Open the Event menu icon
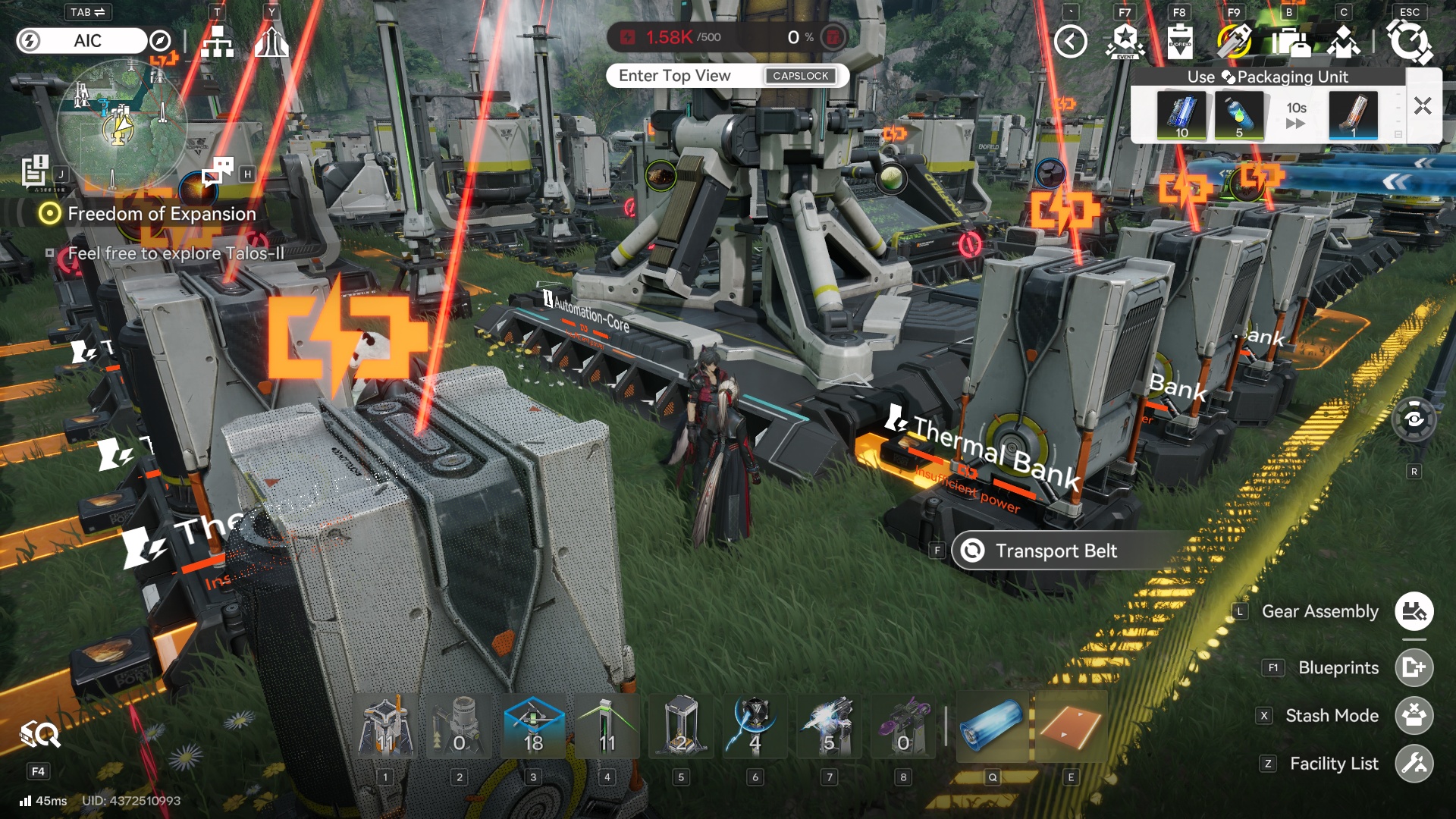The width and height of the screenshot is (1456, 819). pyautogui.click(x=1125, y=42)
